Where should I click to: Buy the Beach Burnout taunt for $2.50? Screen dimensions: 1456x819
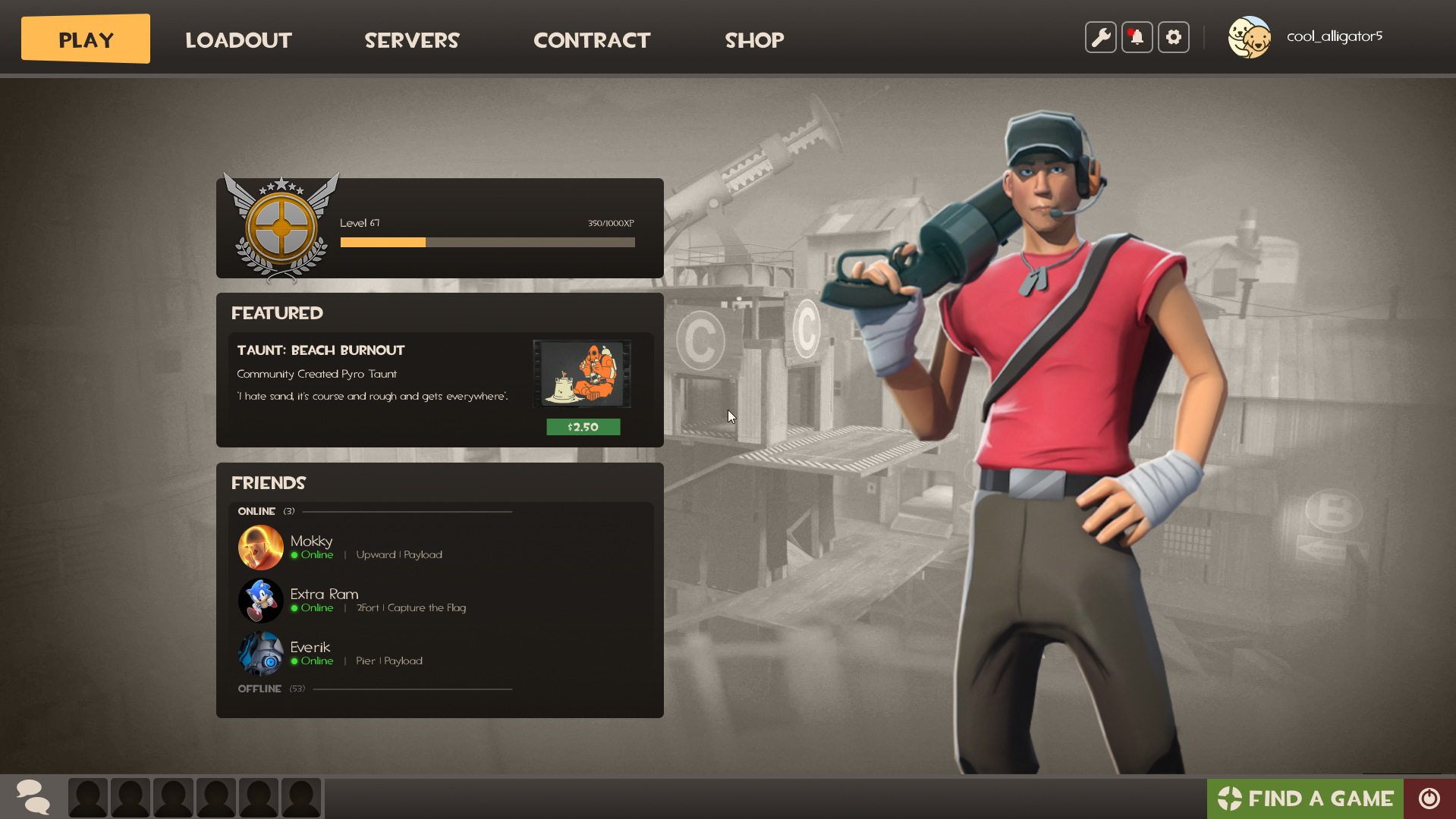(583, 426)
